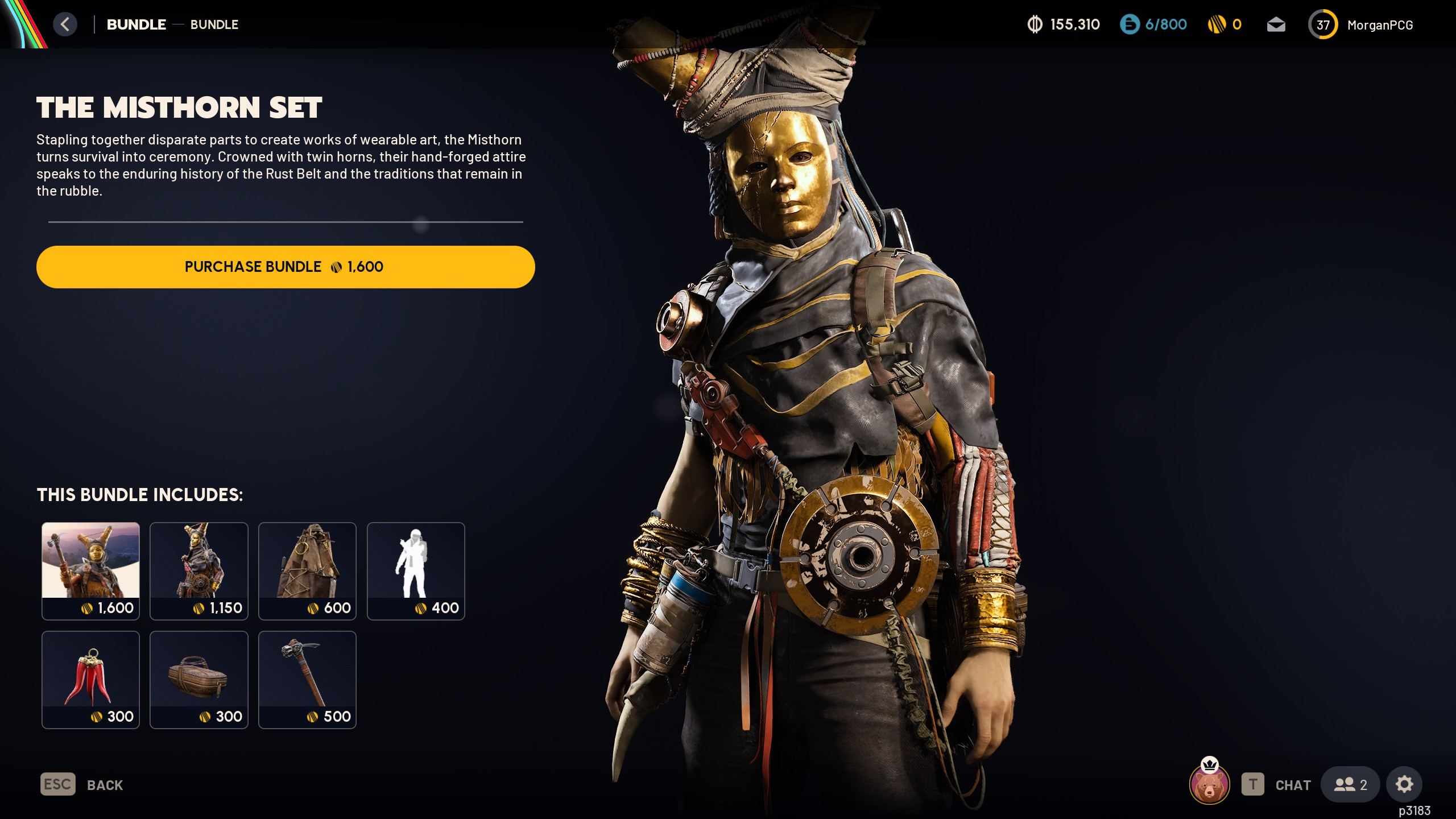The height and width of the screenshot is (819, 1456).
Task: Select the 600 backpack item
Action: 307,570
